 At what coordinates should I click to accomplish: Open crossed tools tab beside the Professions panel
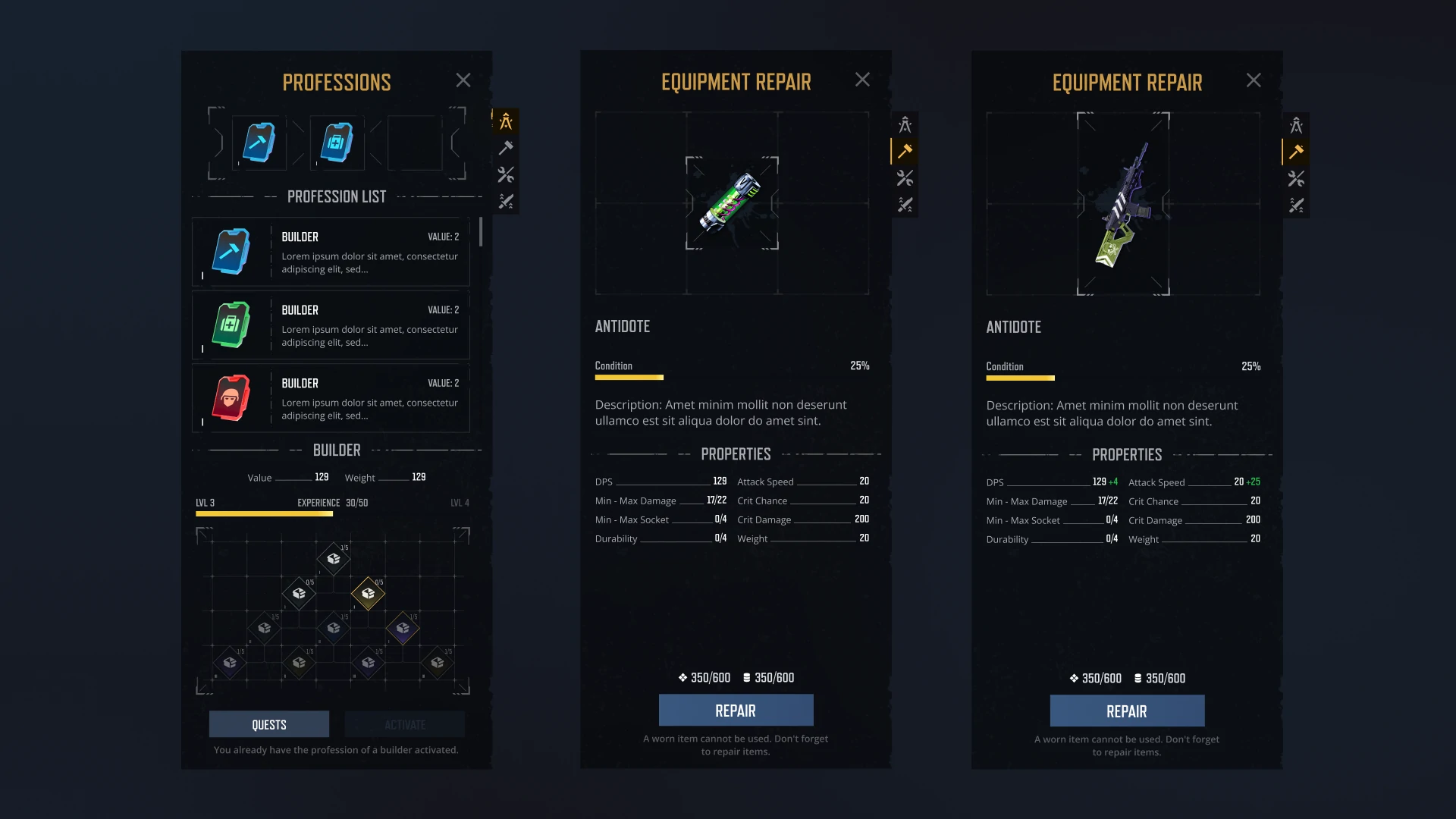[506, 175]
